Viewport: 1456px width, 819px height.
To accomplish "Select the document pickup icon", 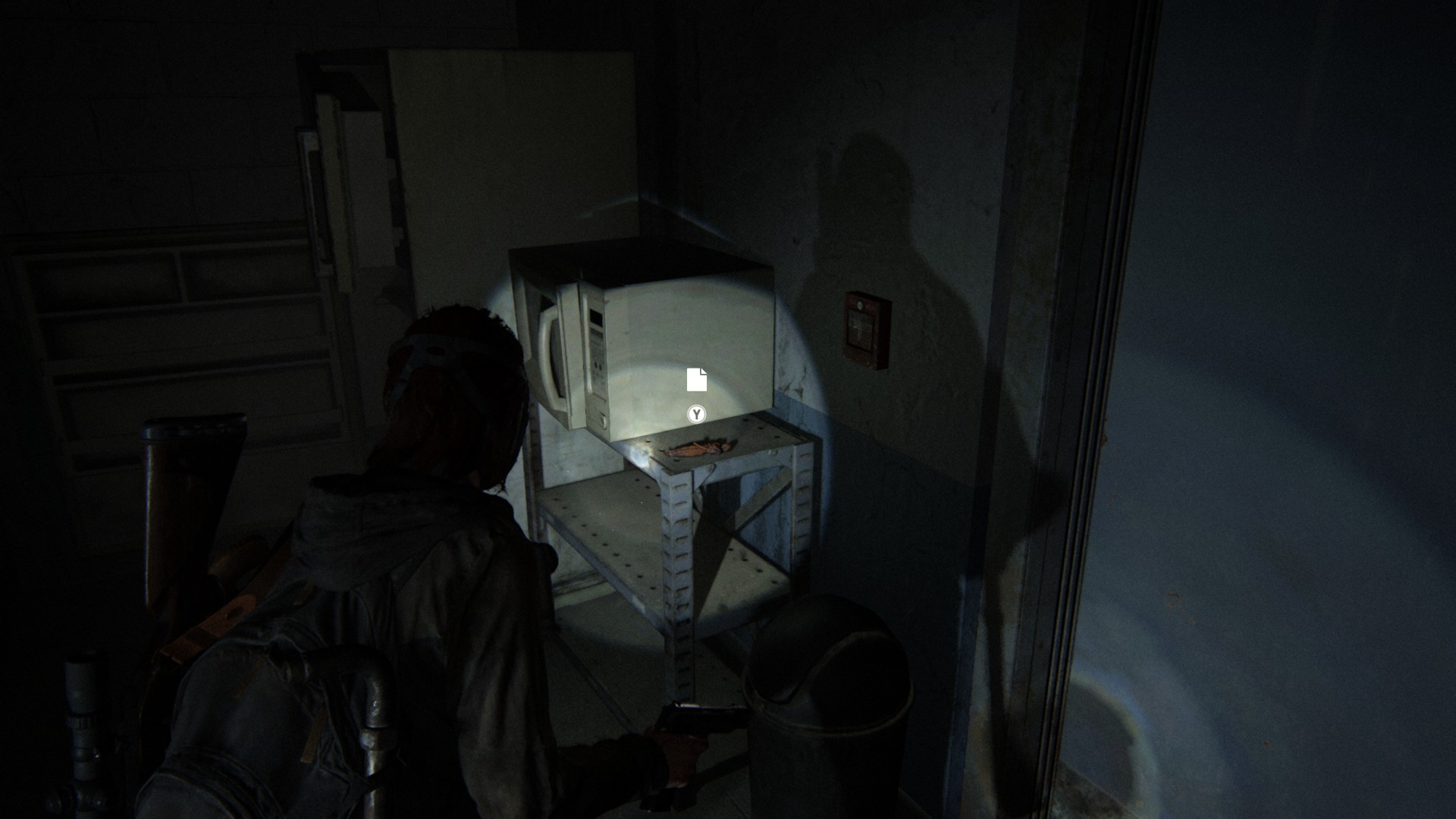I will pyautogui.click(x=696, y=380).
